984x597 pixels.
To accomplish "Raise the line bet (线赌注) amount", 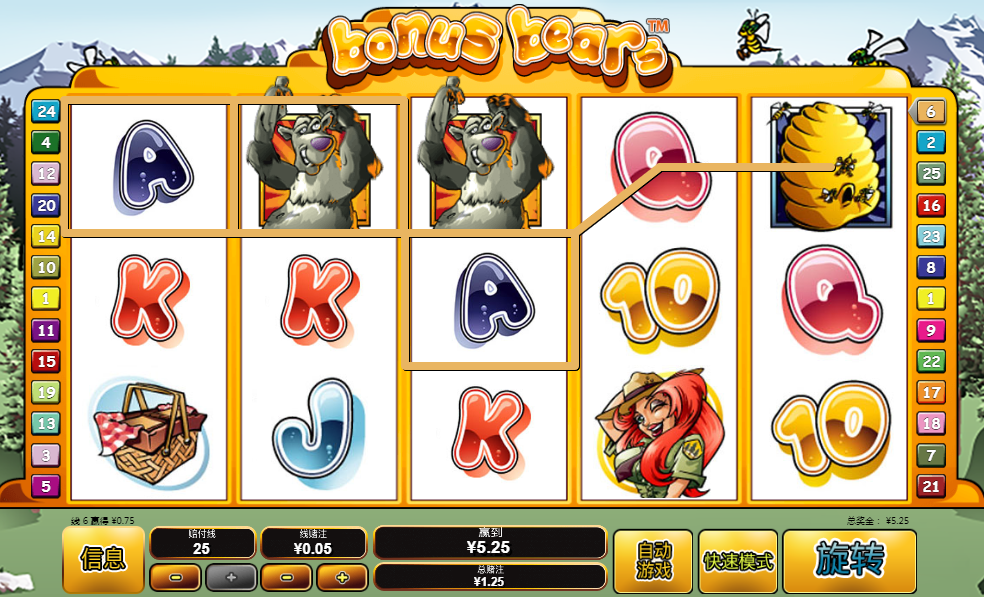I will [342, 577].
